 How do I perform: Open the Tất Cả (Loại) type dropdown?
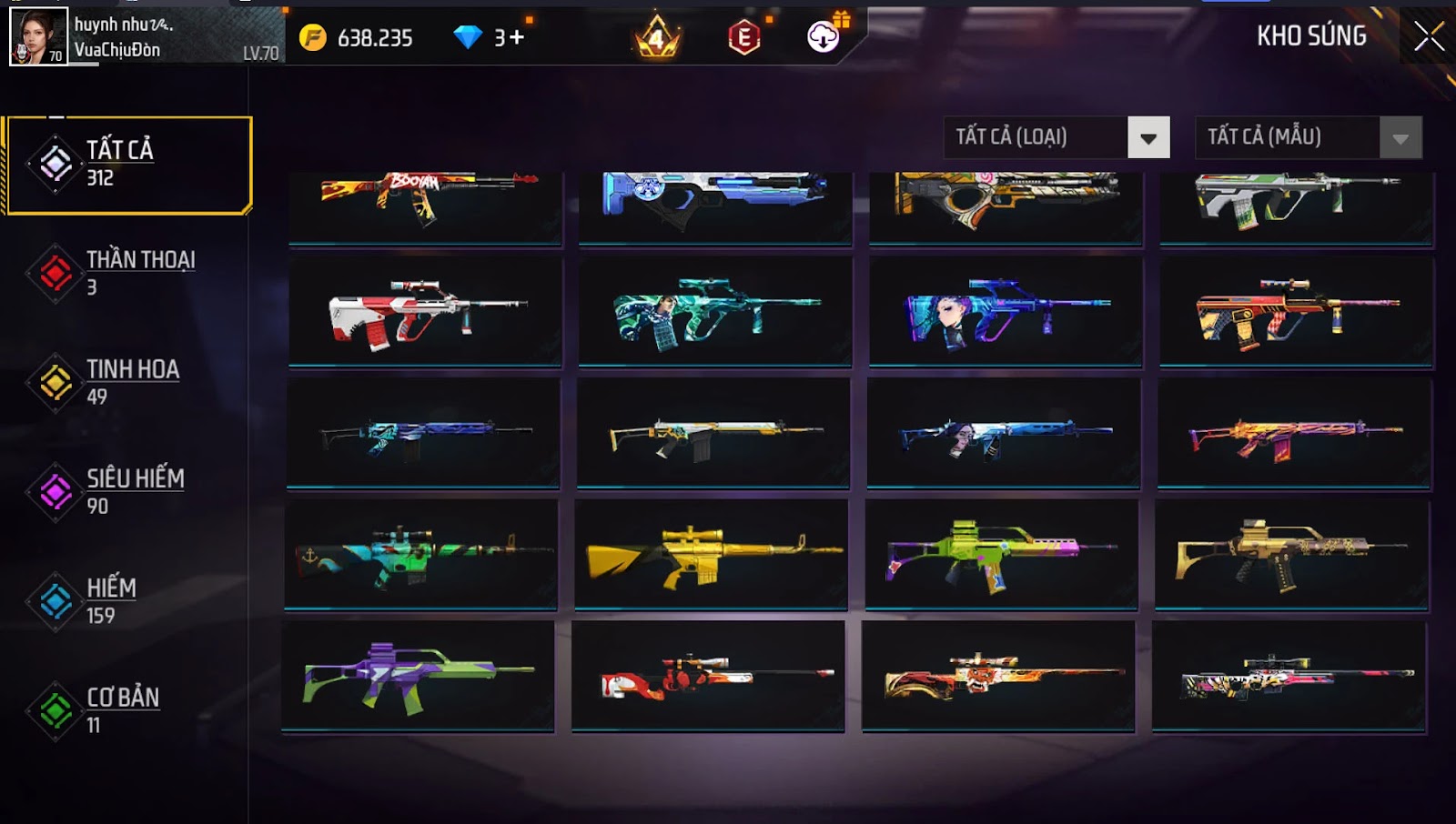[x=1057, y=137]
